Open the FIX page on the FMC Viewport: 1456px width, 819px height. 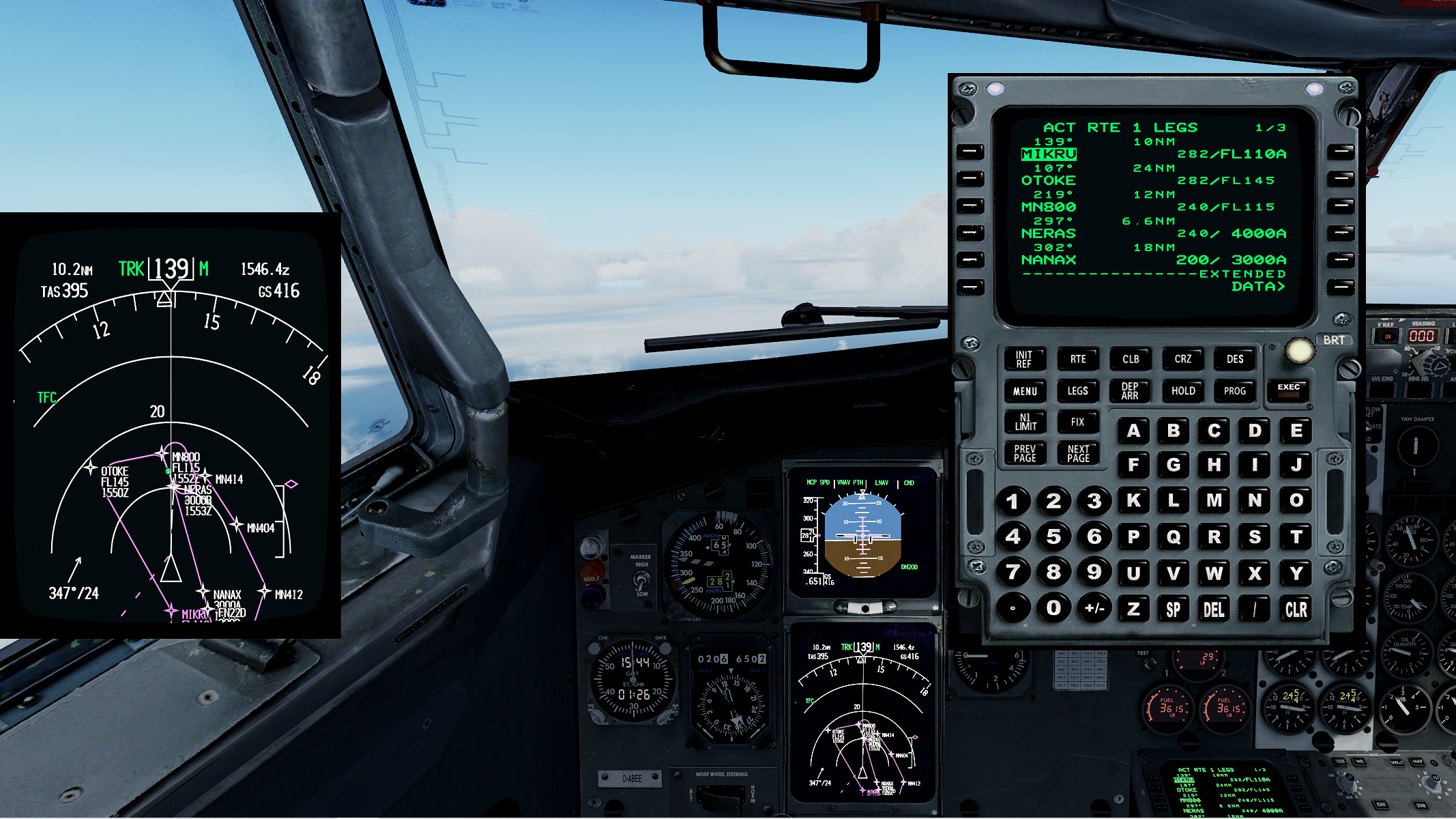coord(1077,422)
